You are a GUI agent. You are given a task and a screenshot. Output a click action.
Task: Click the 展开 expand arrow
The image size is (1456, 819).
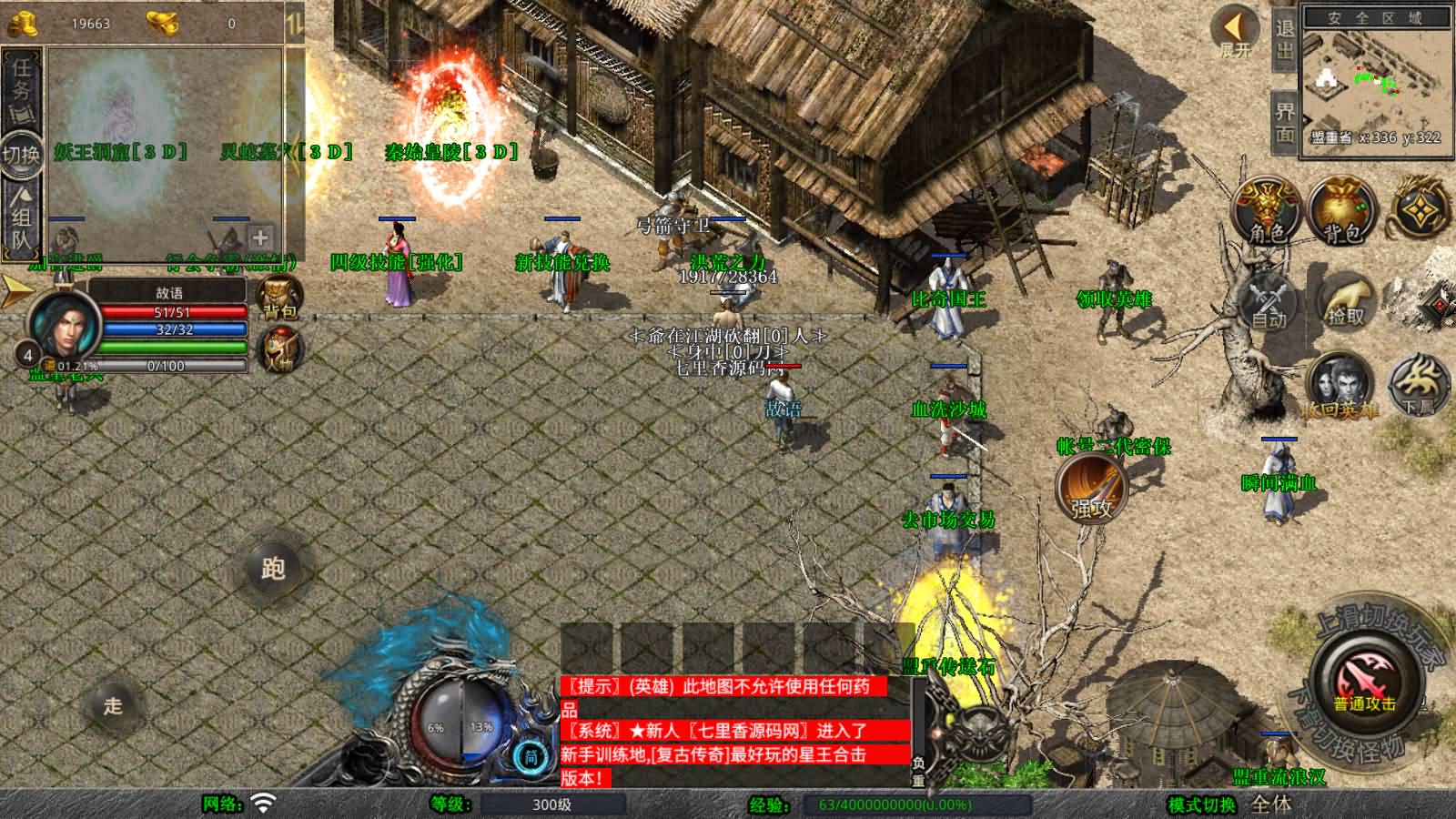click(x=1236, y=32)
